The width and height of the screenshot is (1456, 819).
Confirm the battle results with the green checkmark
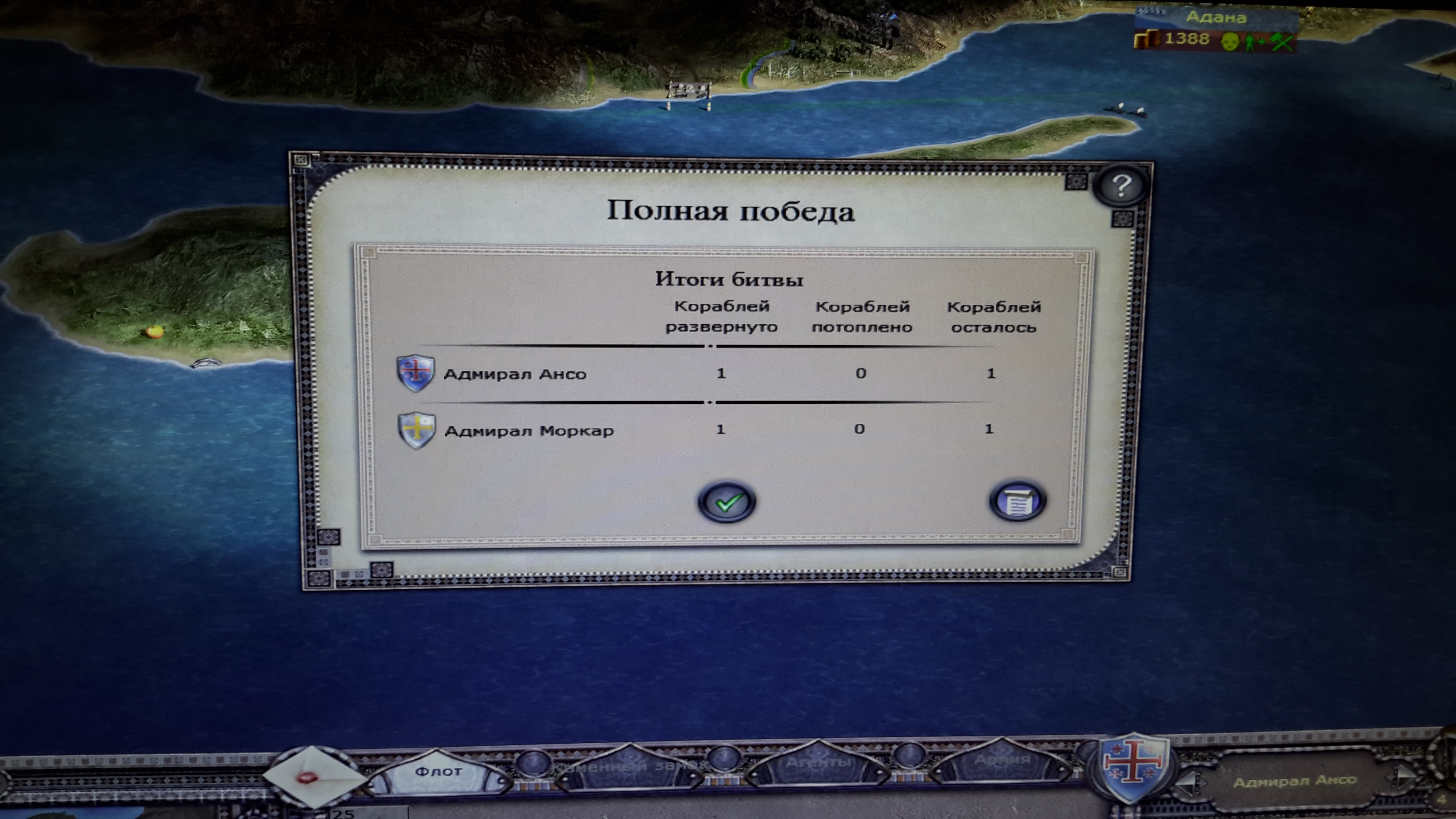click(727, 501)
